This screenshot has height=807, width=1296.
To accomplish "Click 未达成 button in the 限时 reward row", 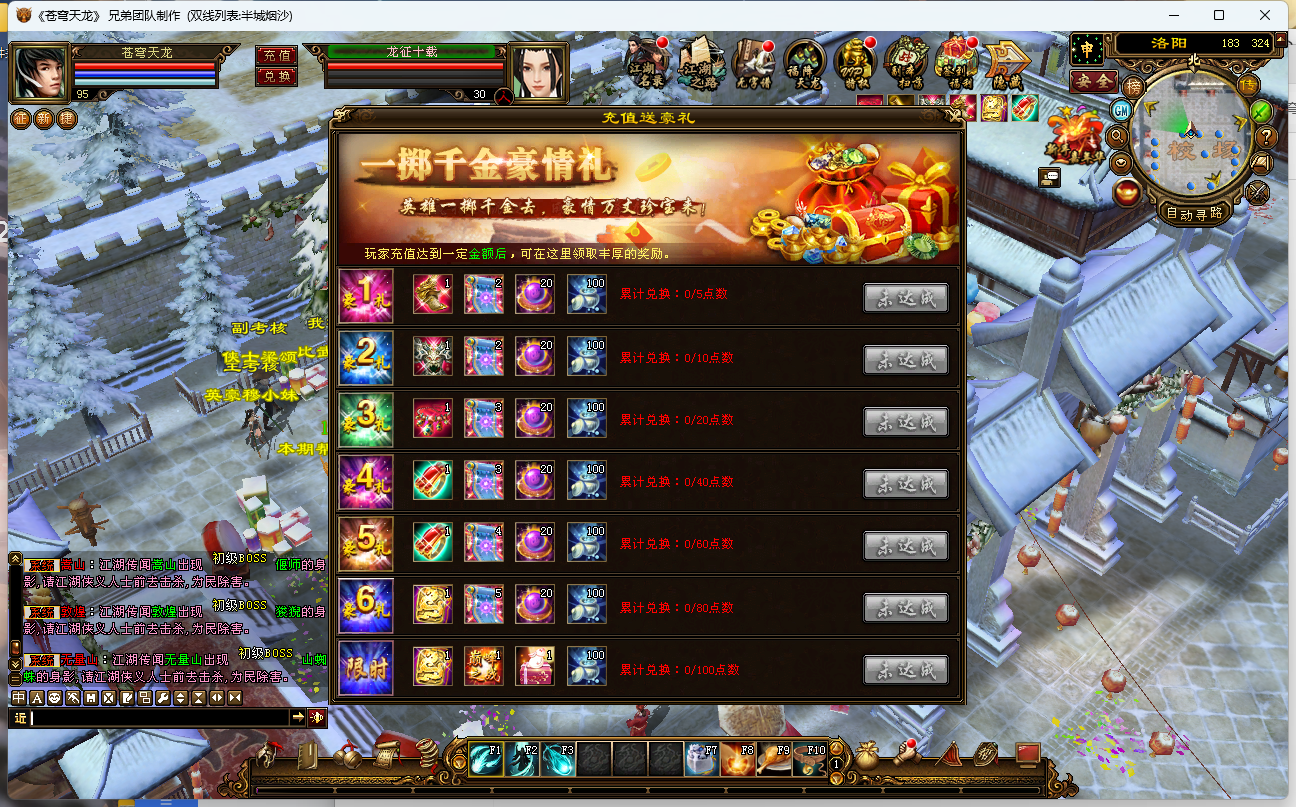I will tap(905, 670).
